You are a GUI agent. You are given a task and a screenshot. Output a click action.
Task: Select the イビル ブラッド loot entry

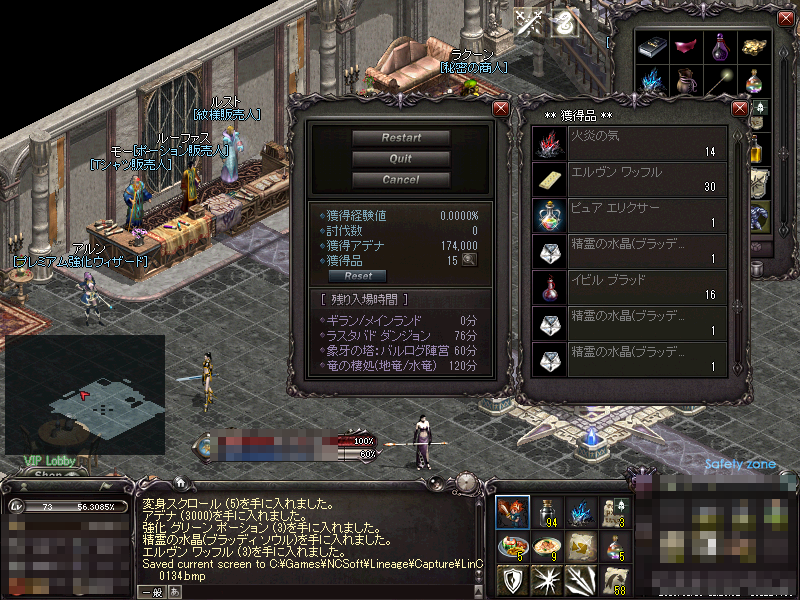(630, 288)
